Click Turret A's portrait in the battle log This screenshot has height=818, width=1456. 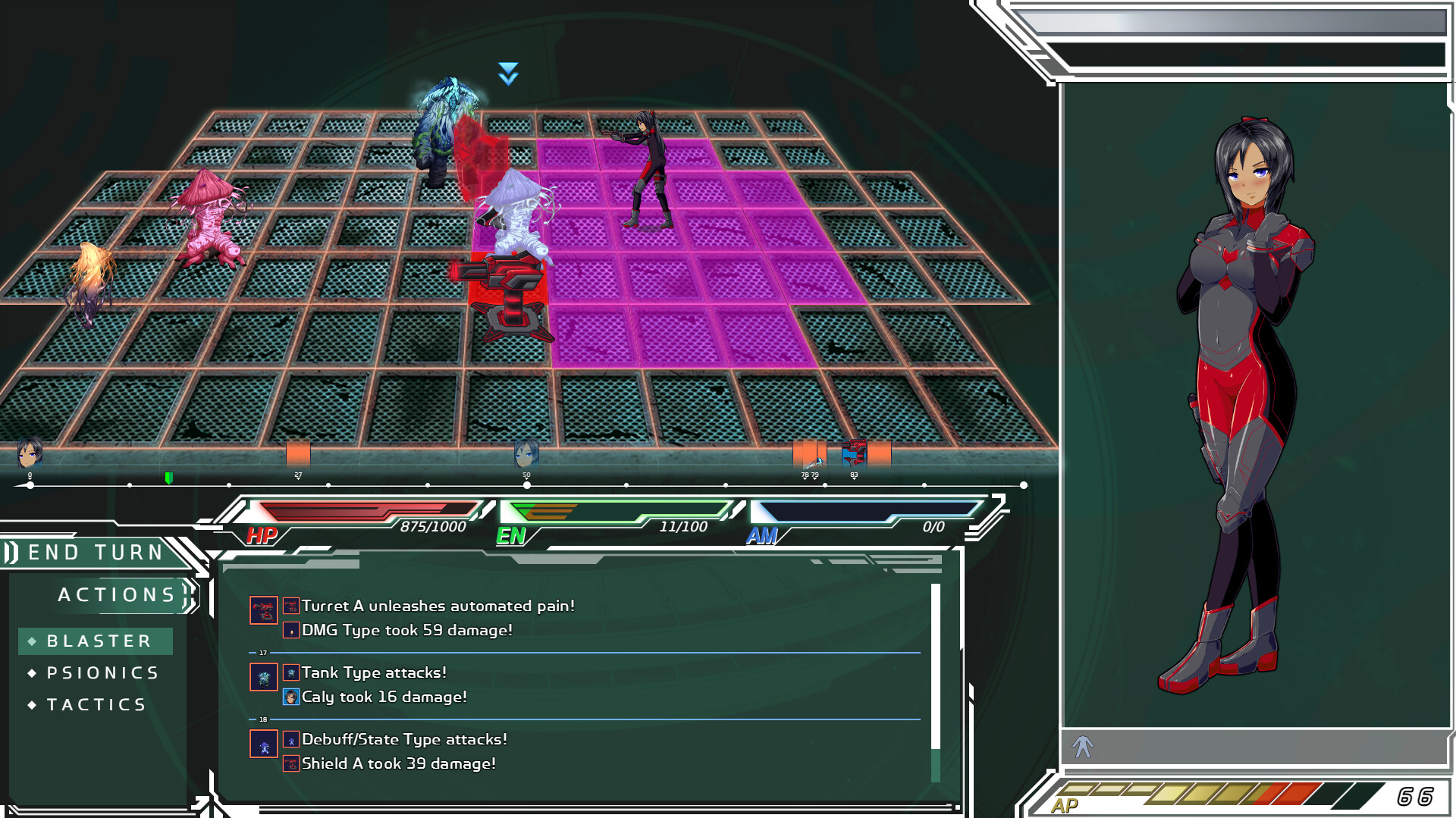pyautogui.click(x=265, y=611)
